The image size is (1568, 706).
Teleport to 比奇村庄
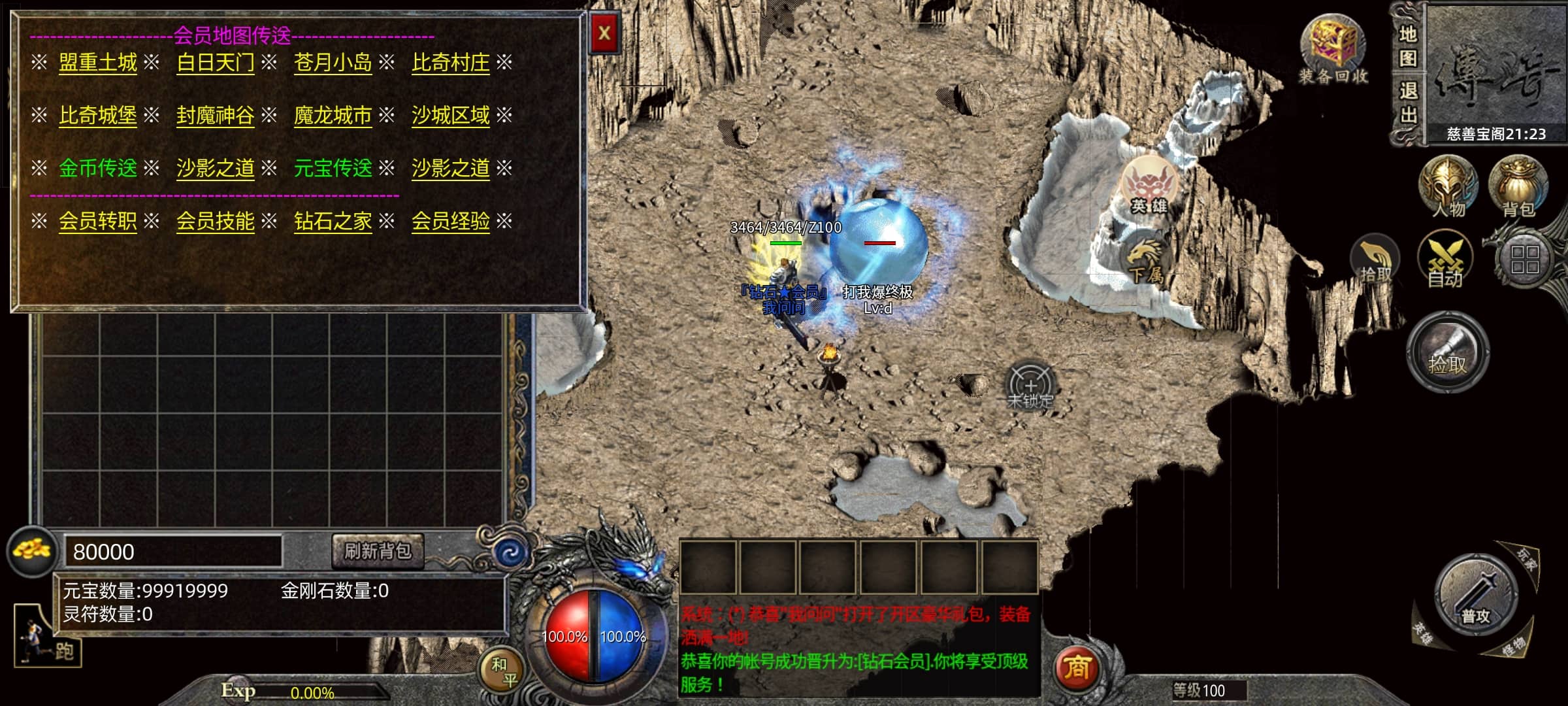coord(450,63)
